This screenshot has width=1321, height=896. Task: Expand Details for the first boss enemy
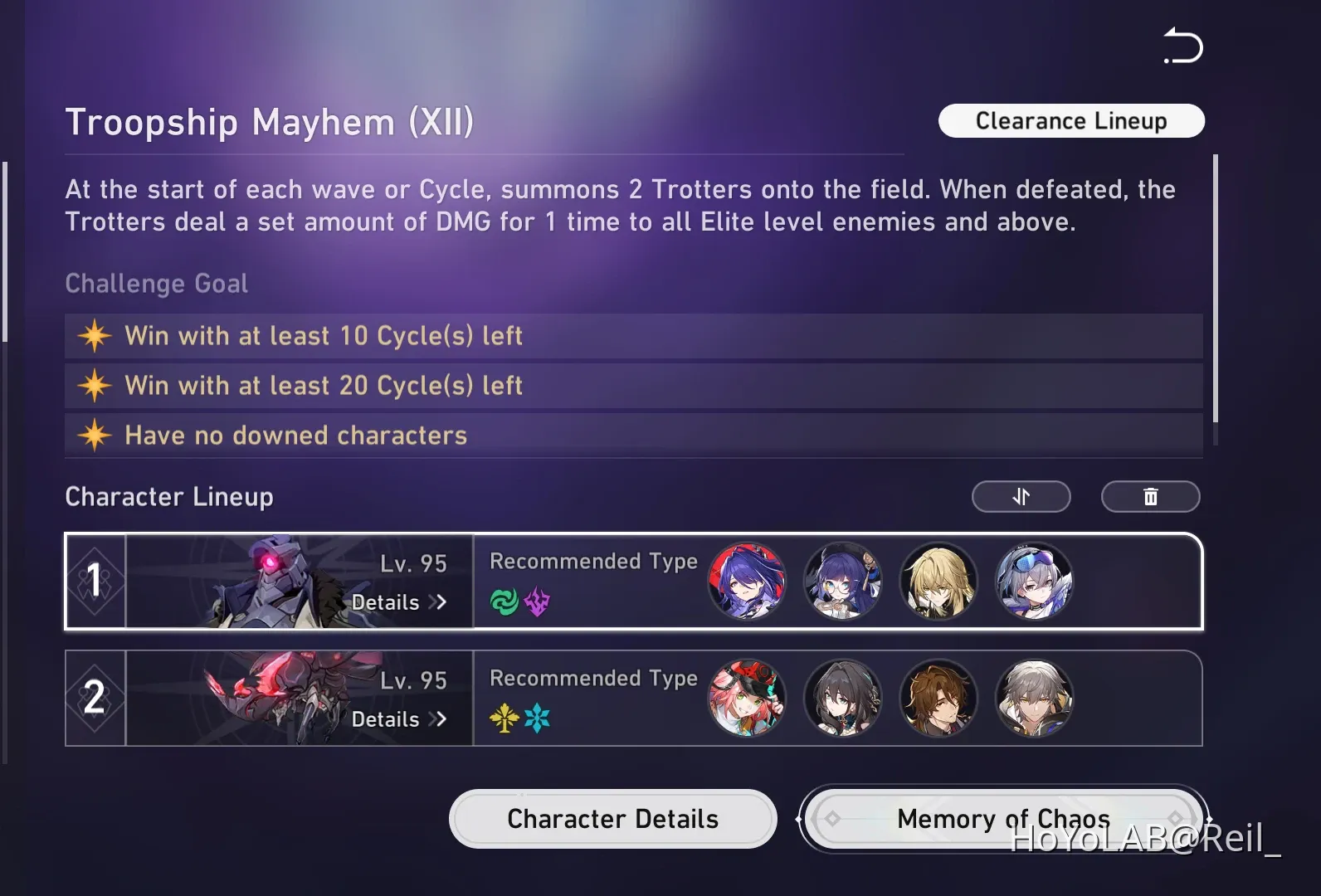click(x=399, y=603)
